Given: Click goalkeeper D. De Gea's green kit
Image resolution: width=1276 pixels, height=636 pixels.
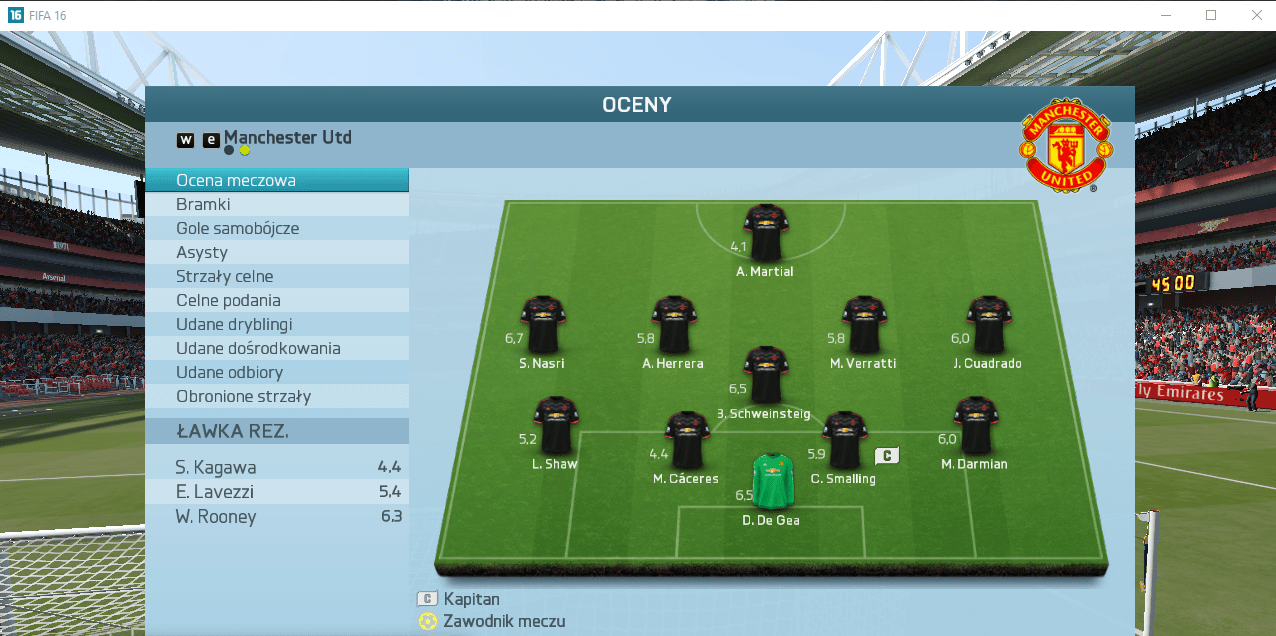Looking at the screenshot, I should point(771,482).
